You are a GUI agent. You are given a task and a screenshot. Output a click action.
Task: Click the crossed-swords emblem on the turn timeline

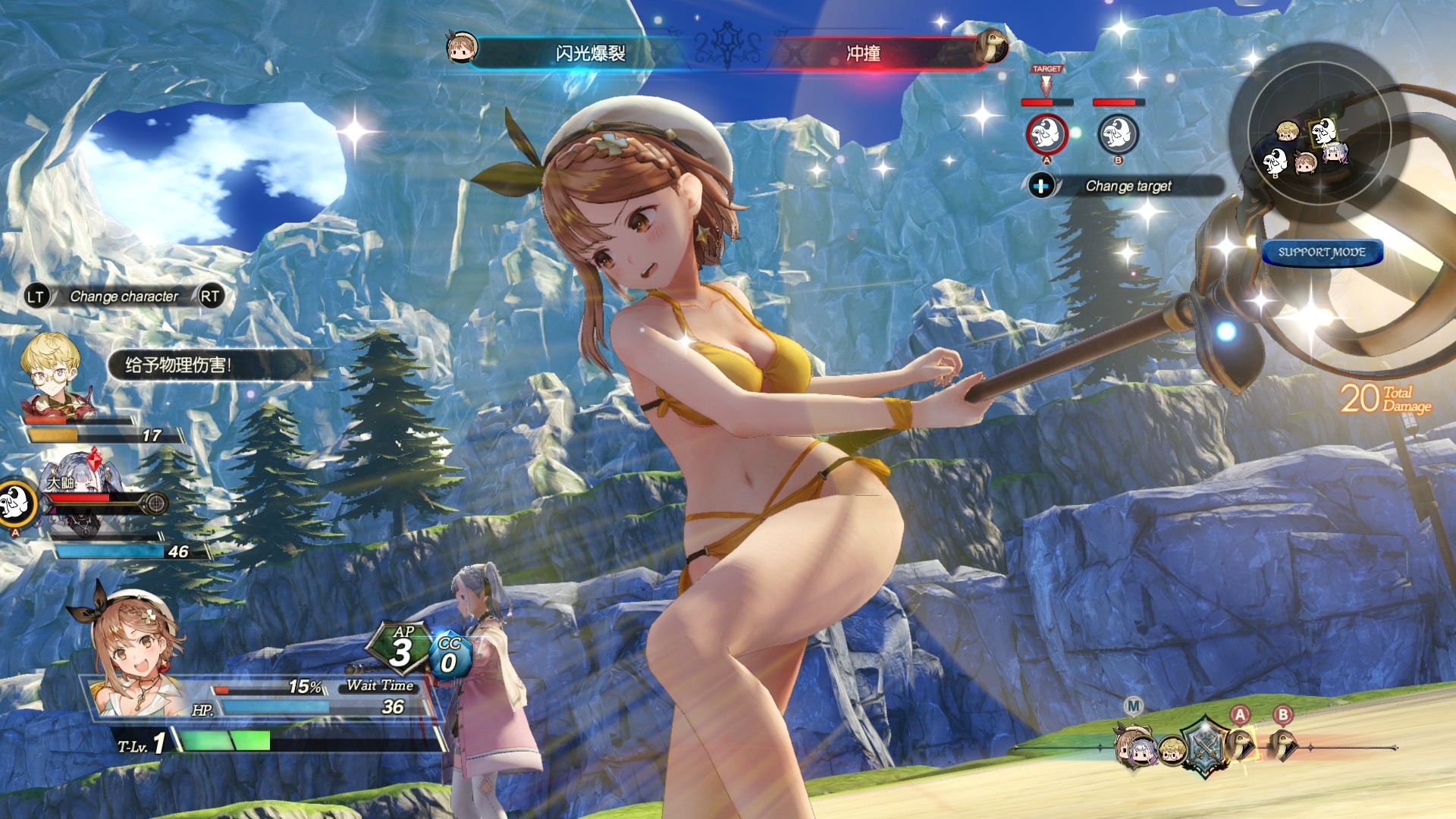pyautogui.click(x=1205, y=745)
